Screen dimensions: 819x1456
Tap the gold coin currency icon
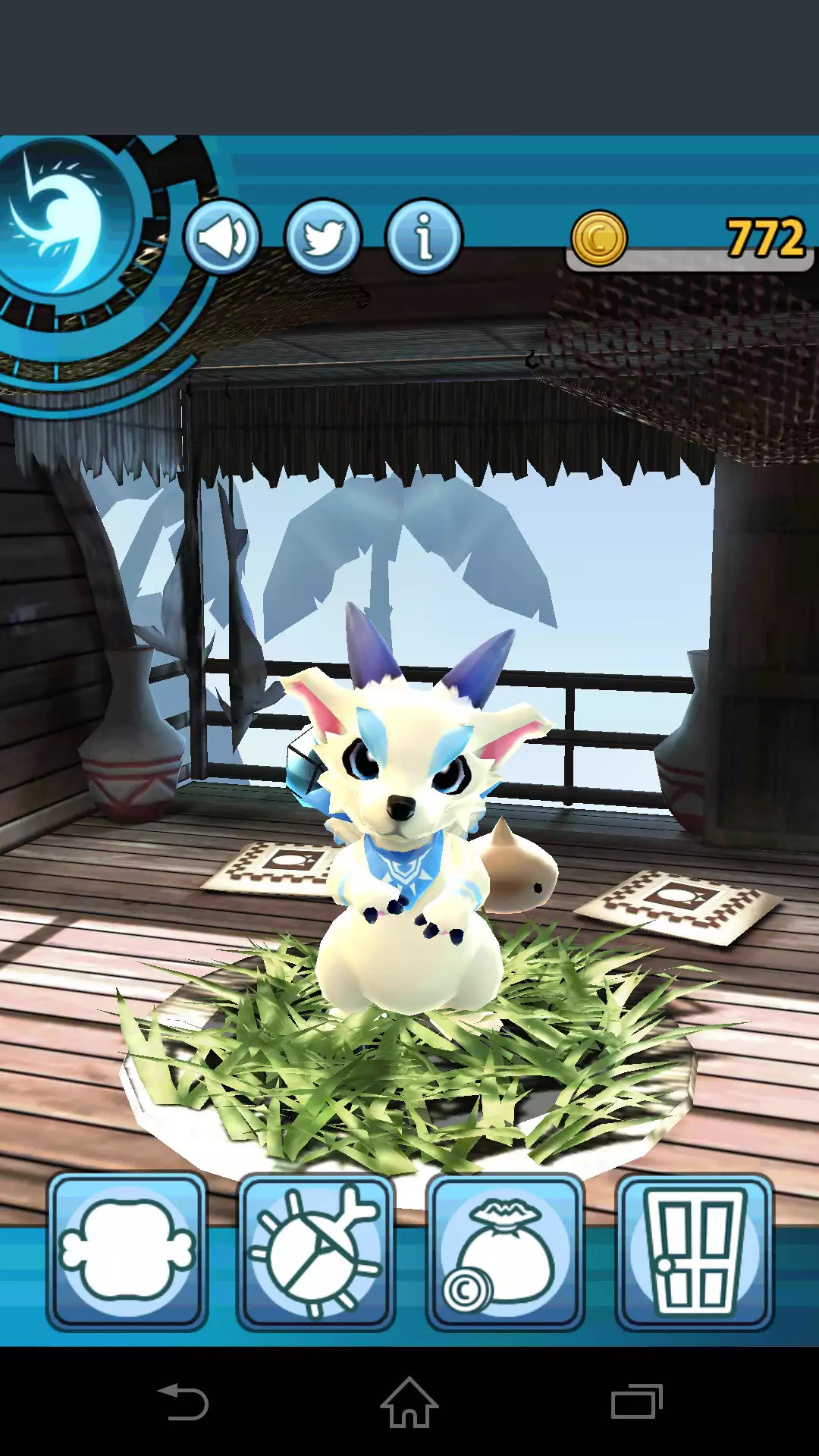pos(599,239)
